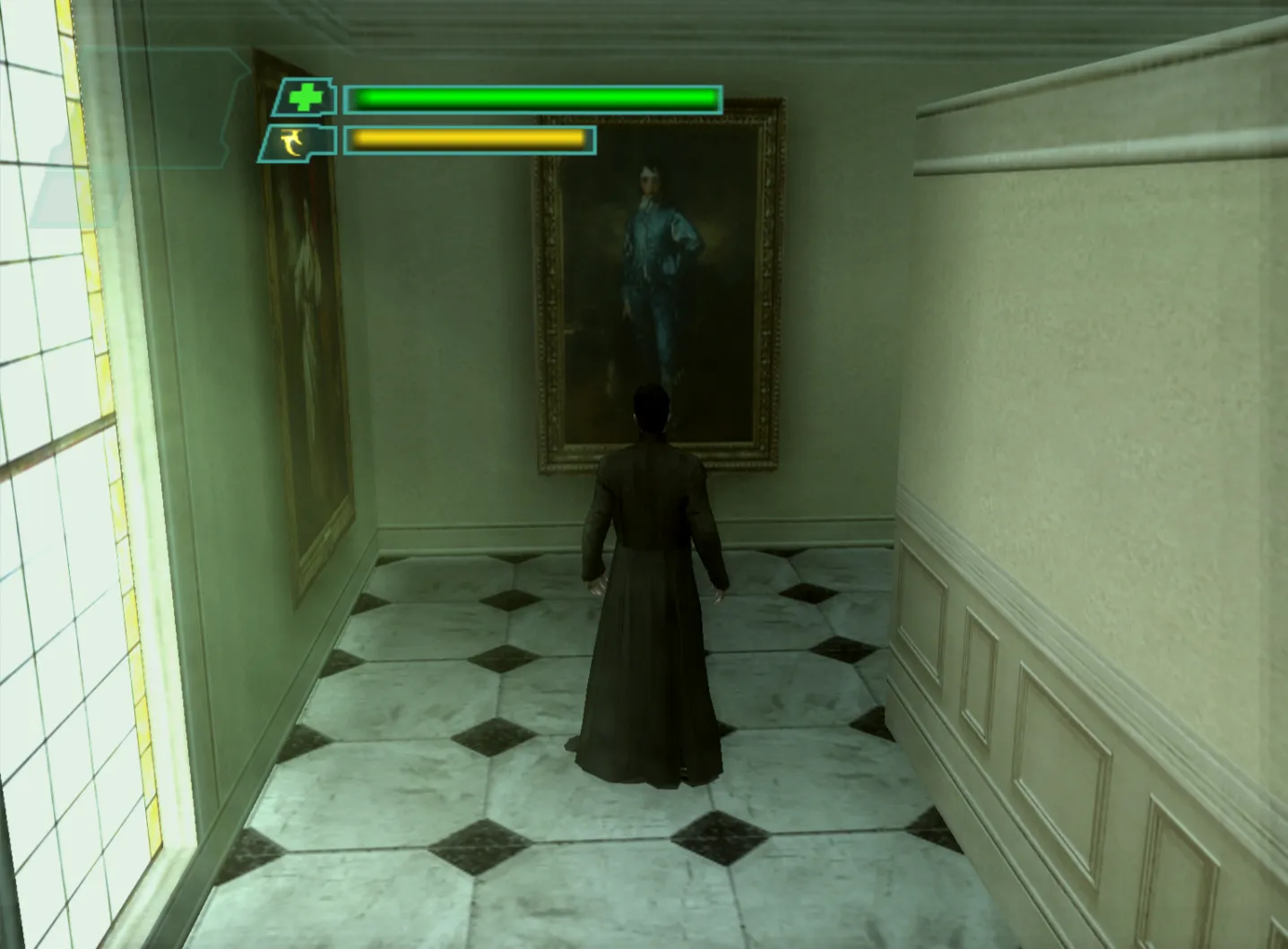The image size is (1288, 949).
Task: Toggle the health bar display
Action: coord(533,99)
